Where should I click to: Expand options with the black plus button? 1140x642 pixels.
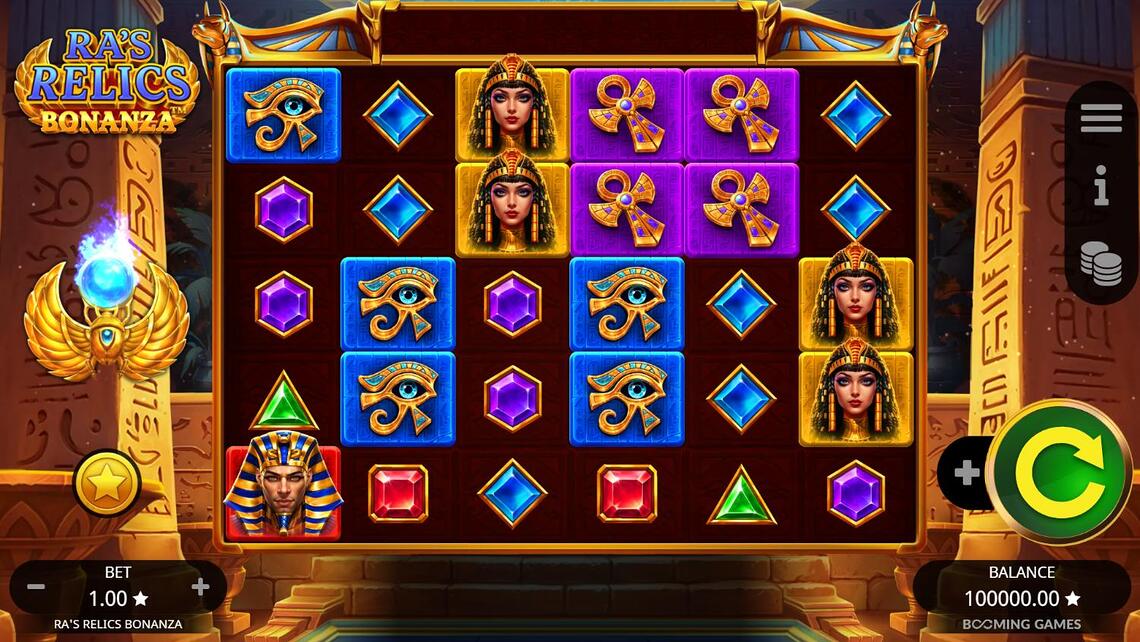tap(966, 473)
